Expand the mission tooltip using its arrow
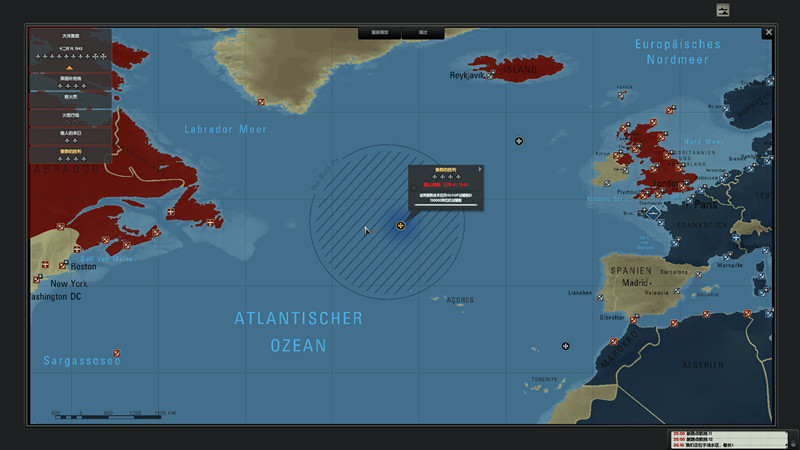The image size is (800, 450). (x=480, y=169)
